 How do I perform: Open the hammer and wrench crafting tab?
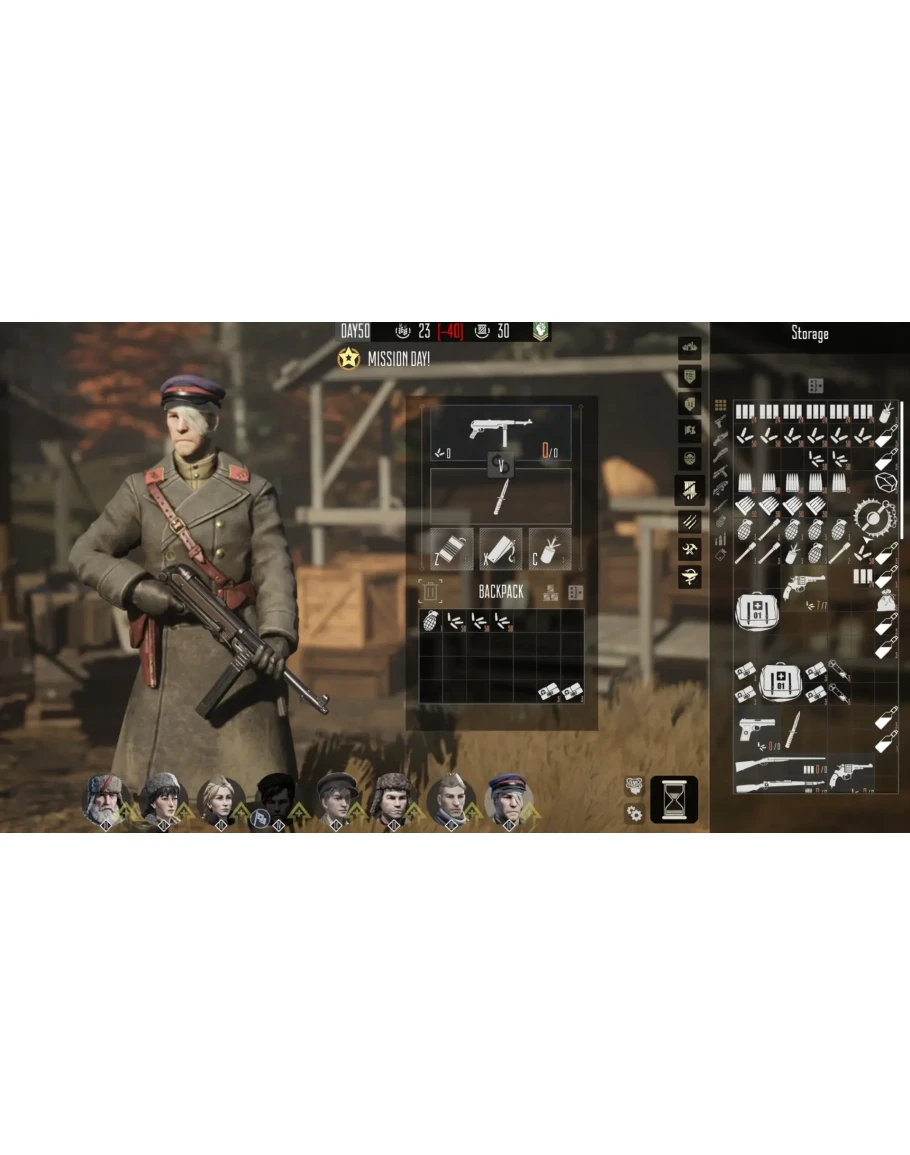click(690, 548)
